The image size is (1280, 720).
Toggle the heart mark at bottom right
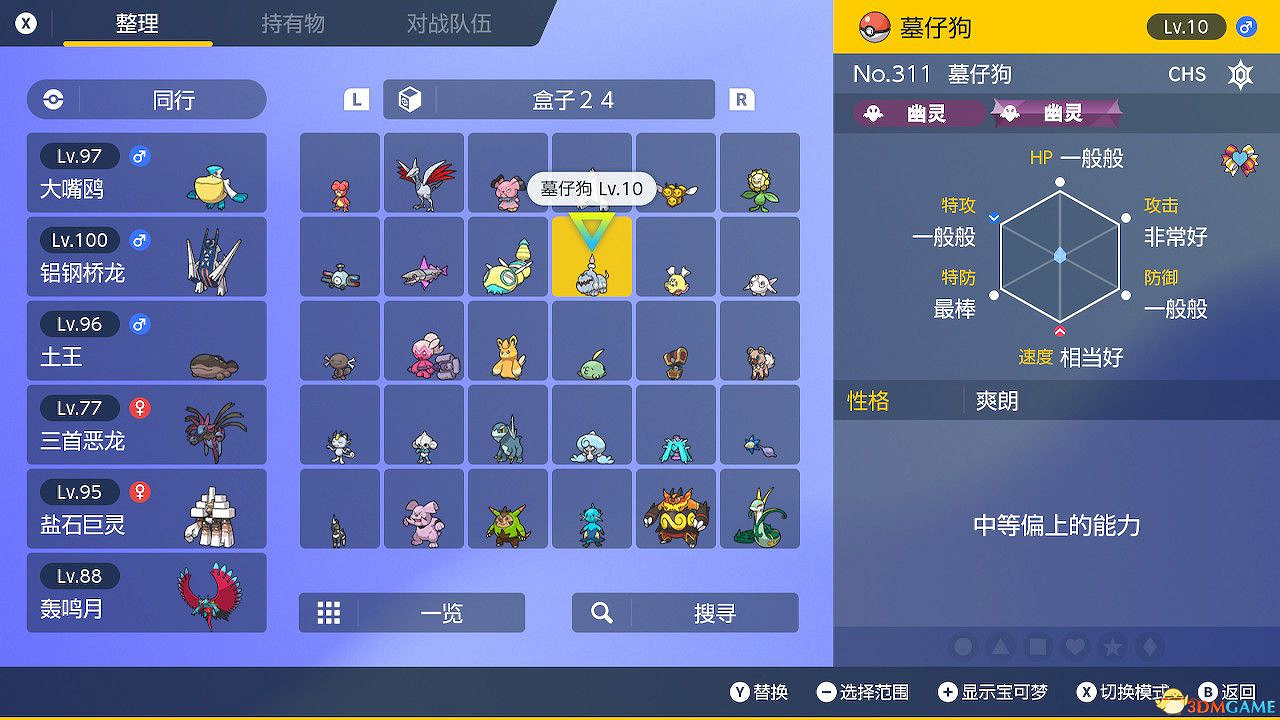[x=1075, y=647]
